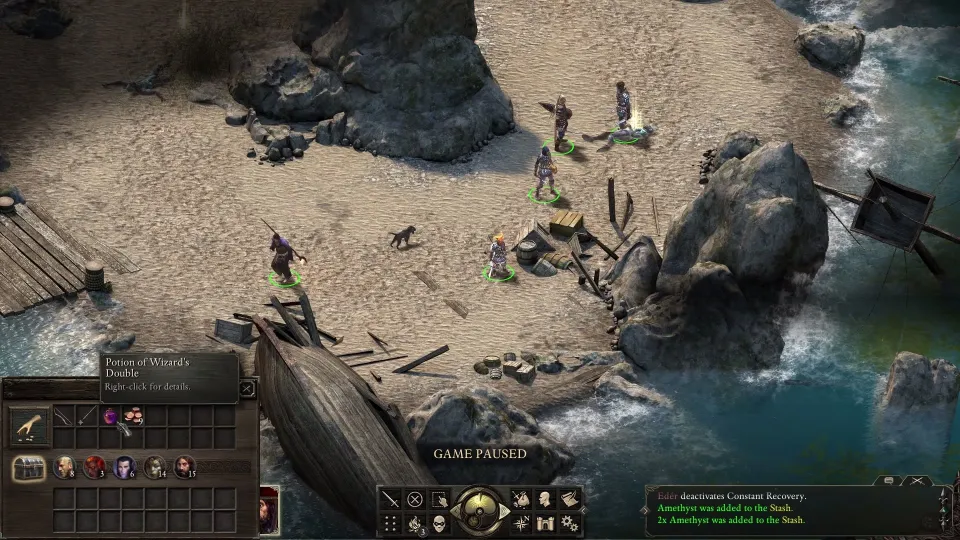This screenshot has width=960, height=540.
Task: Close the loot panel
Action: coord(247,390)
